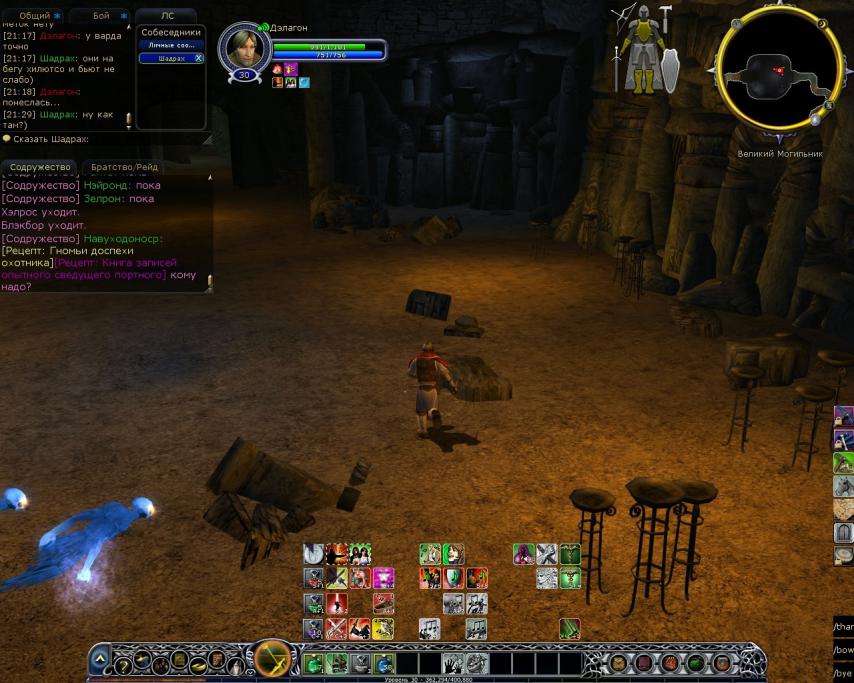This screenshot has width=854, height=683.
Task: Open the circular minimap
Action: click(x=777, y=69)
